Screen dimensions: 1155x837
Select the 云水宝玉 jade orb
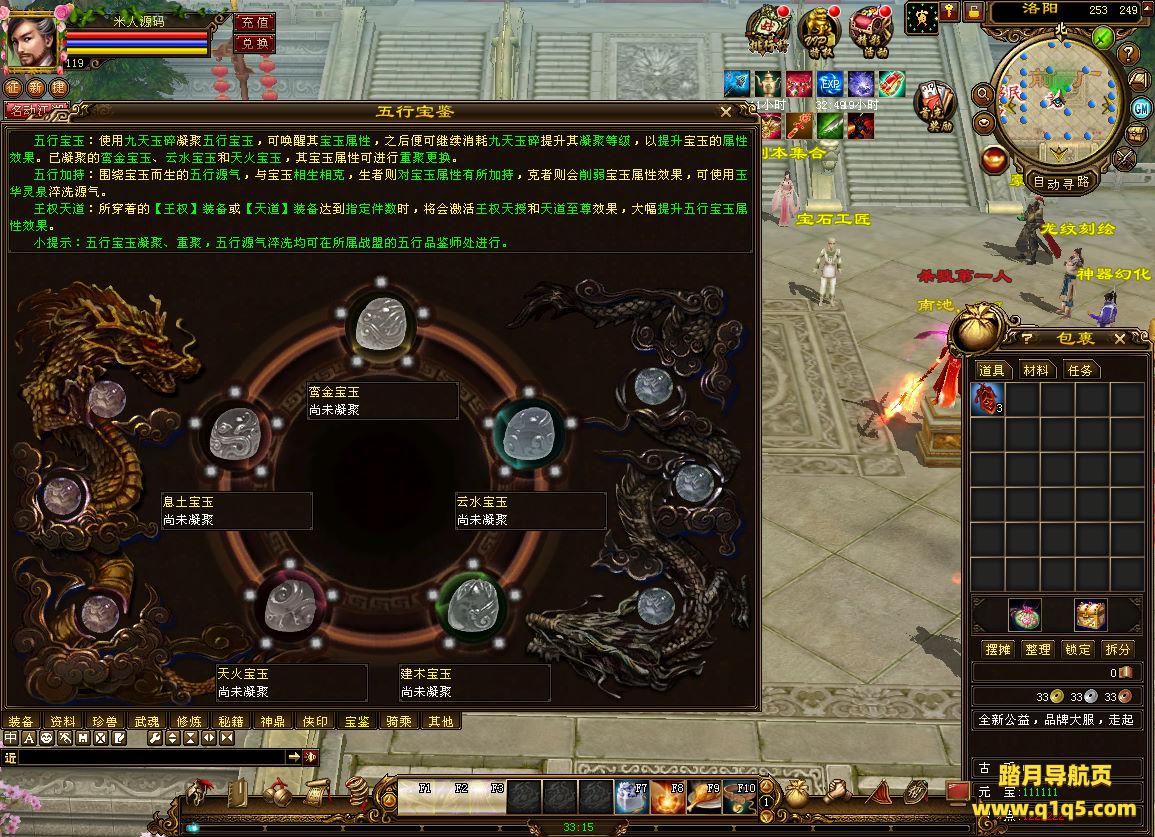[x=529, y=432]
